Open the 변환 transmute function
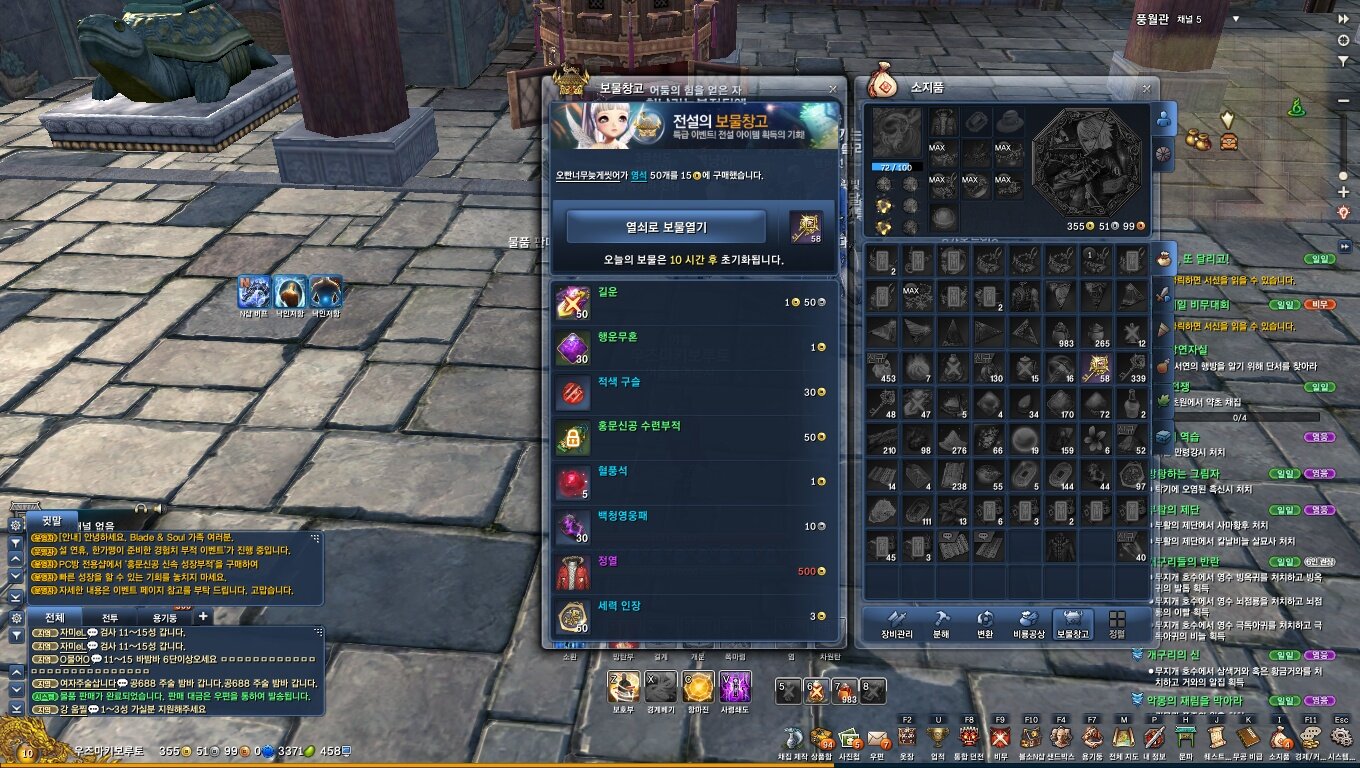This screenshot has width=1360, height=768. coord(985,624)
